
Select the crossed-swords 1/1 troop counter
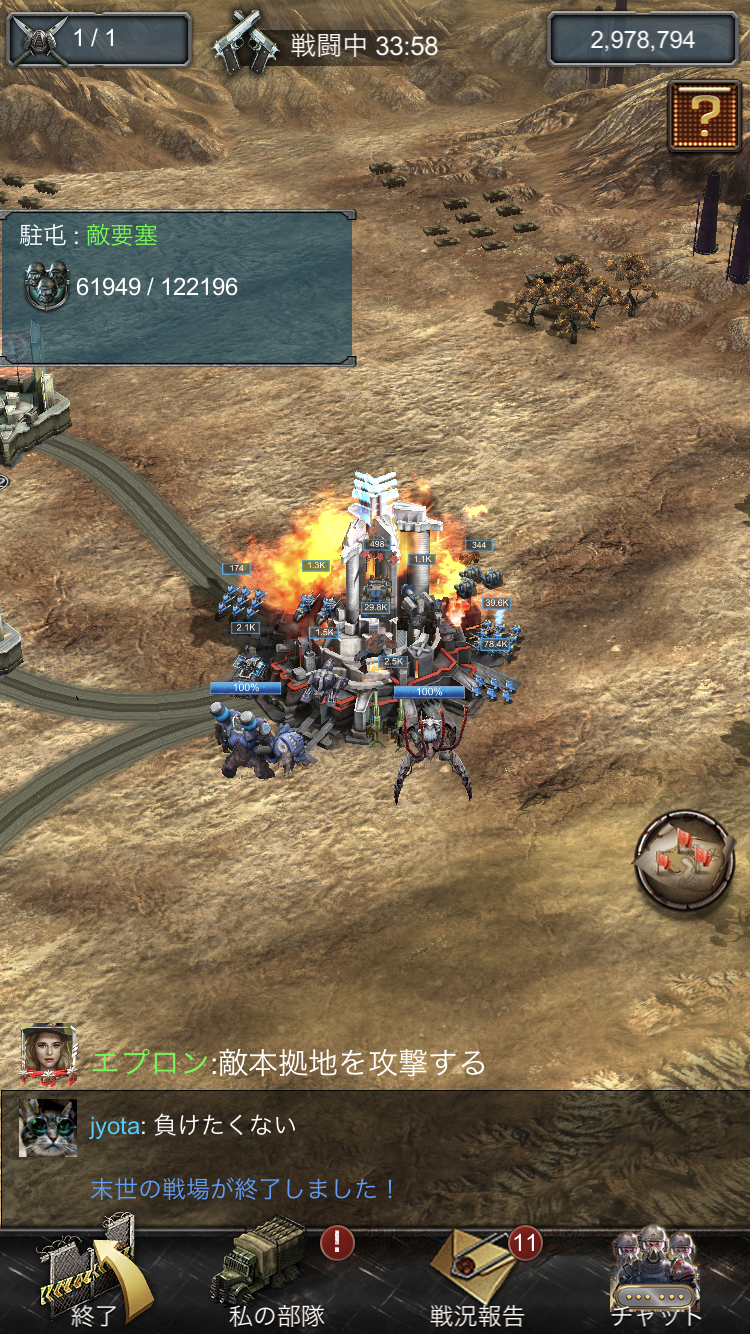coord(98,40)
